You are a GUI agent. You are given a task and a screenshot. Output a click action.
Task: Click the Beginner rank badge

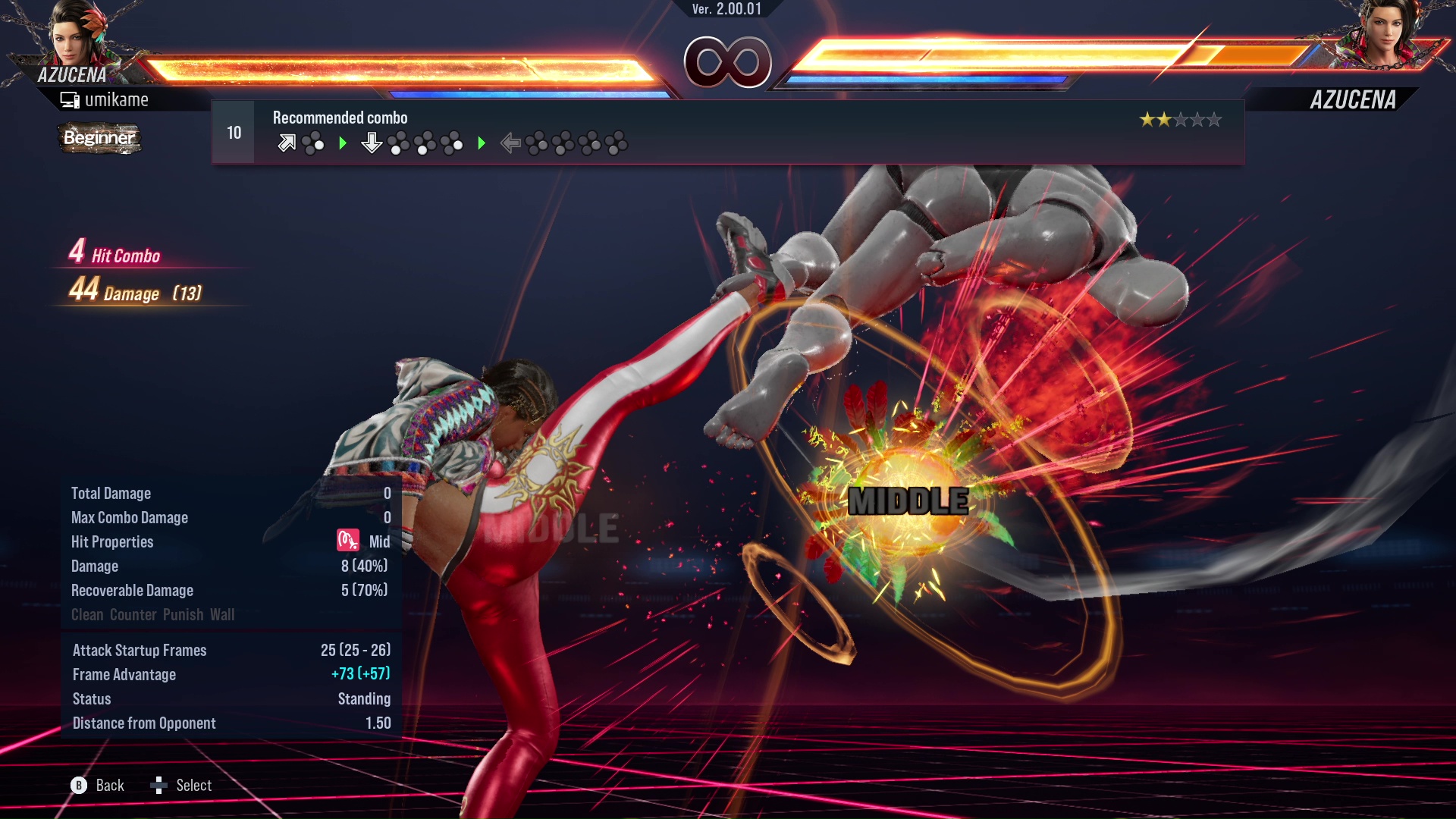pyautogui.click(x=99, y=138)
